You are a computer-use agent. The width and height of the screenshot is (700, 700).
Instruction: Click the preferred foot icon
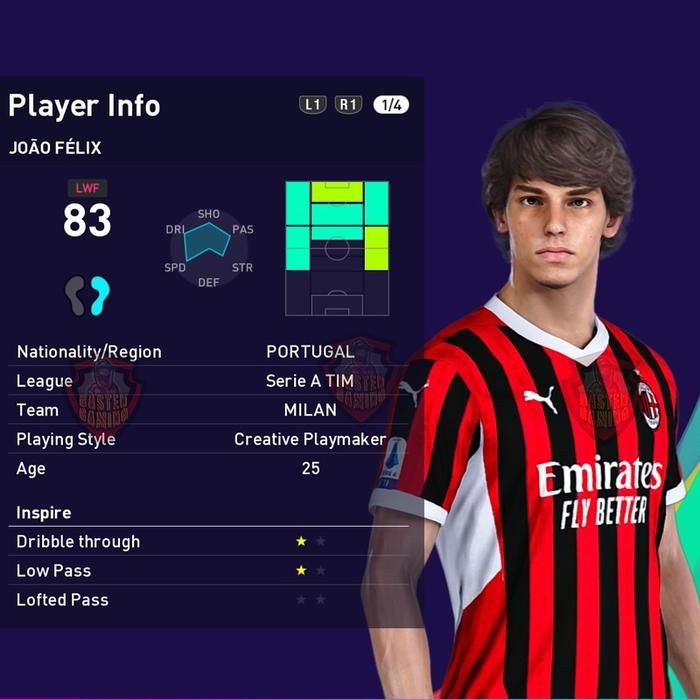pos(87,295)
